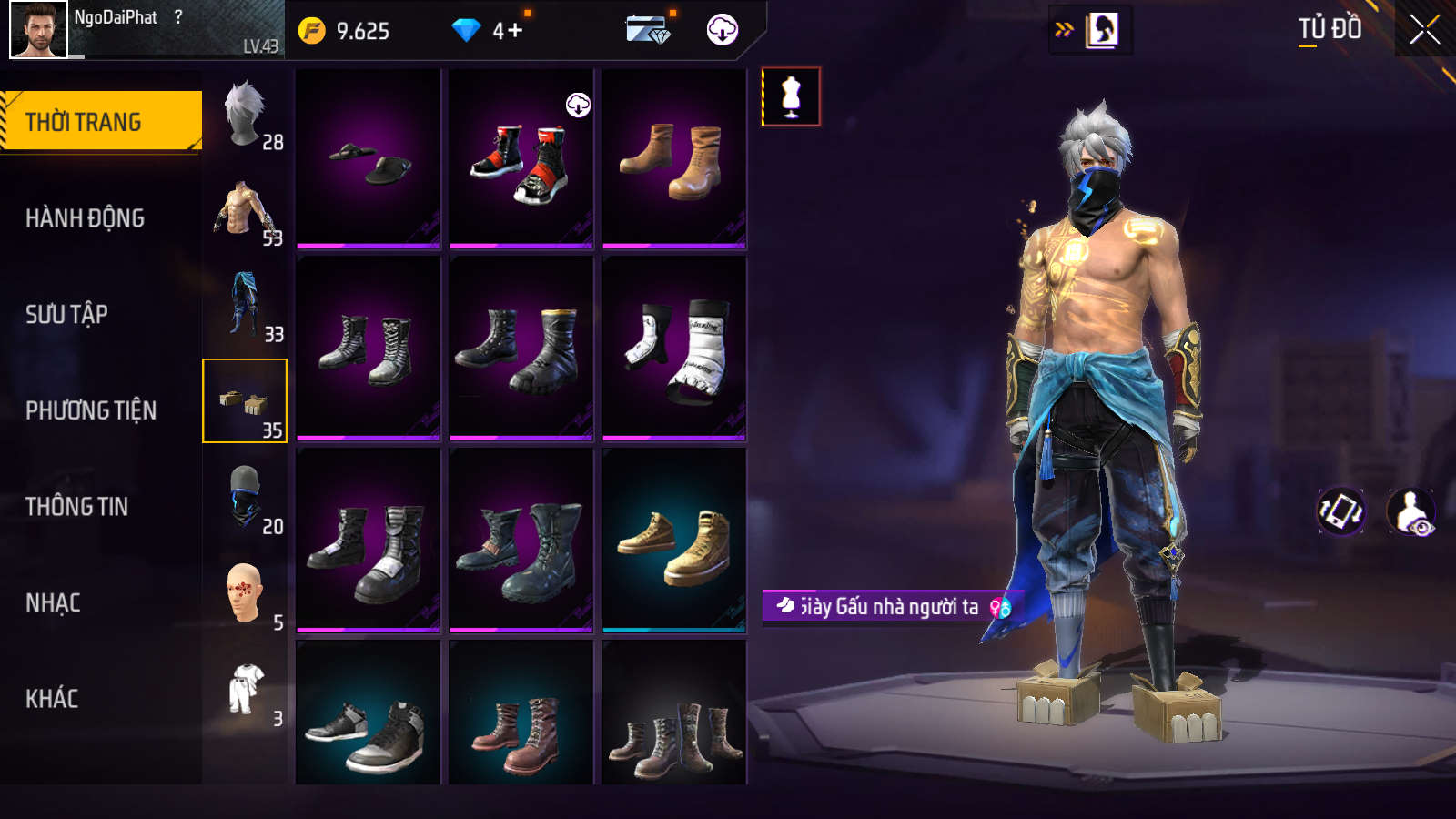
Task: Show the THÔNG TIN section
Action: pyautogui.click(x=76, y=507)
